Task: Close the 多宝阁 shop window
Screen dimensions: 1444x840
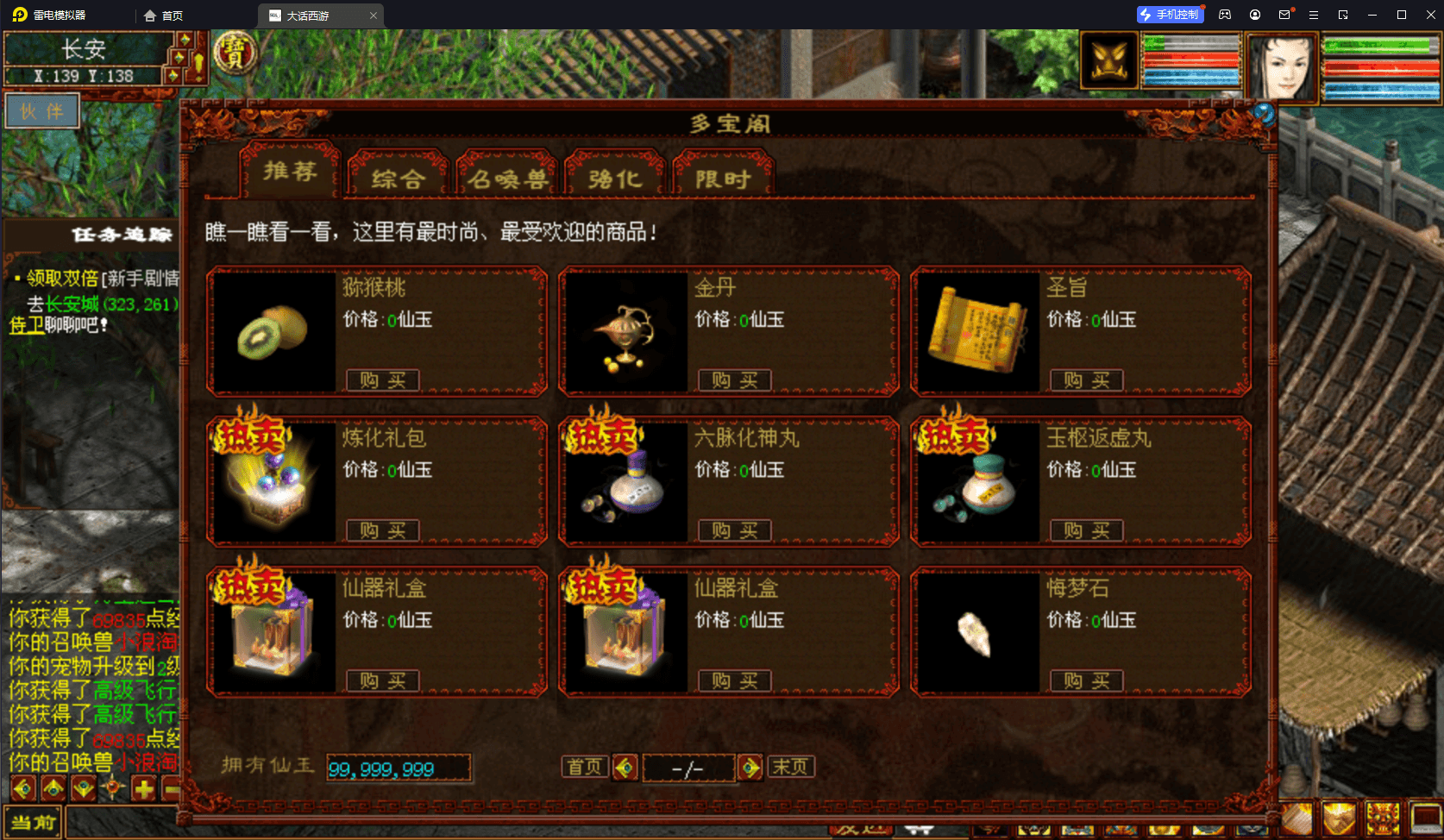Action: [x=1264, y=114]
